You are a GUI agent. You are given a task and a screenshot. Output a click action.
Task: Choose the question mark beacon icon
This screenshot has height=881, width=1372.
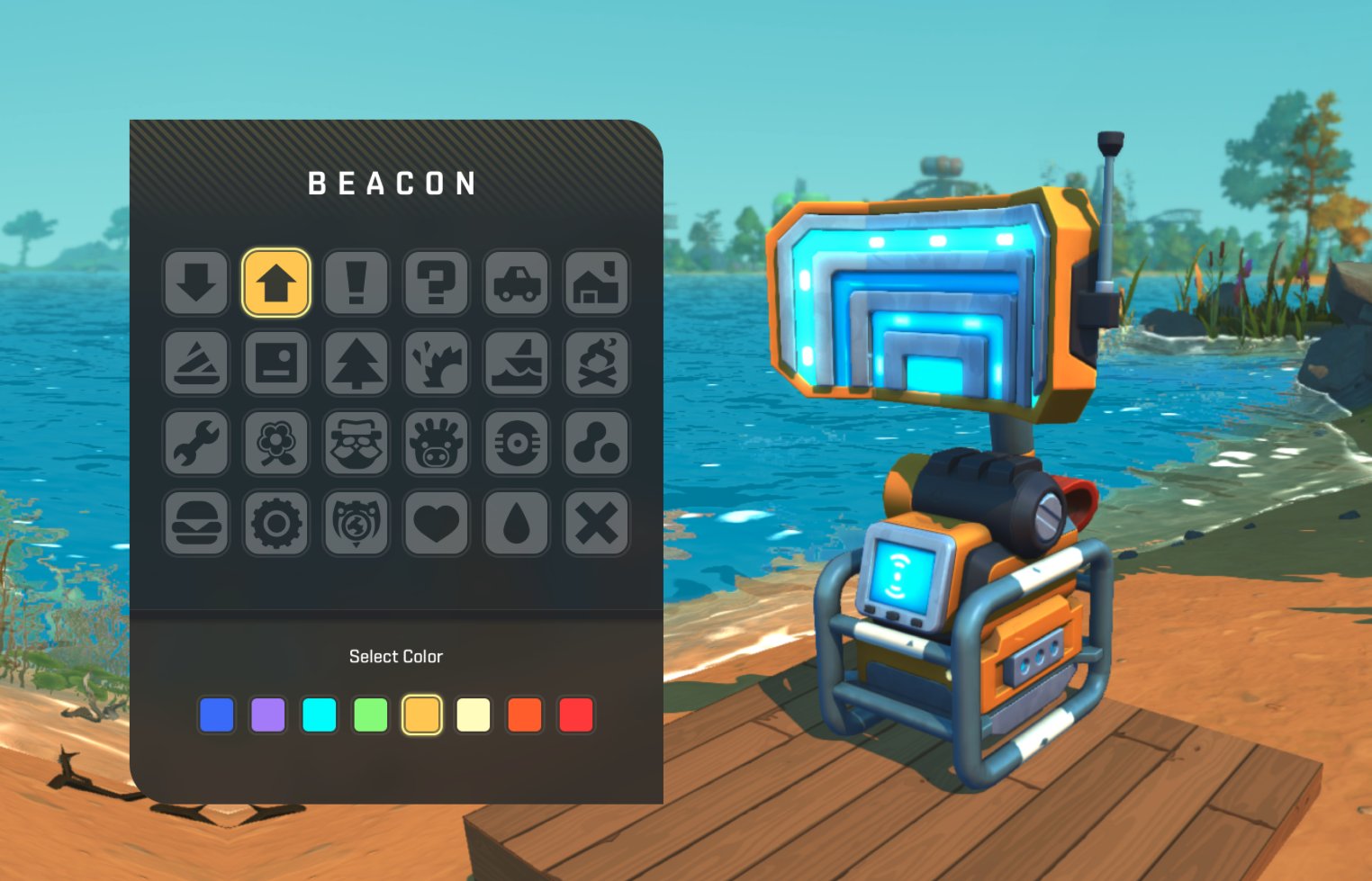(x=436, y=283)
